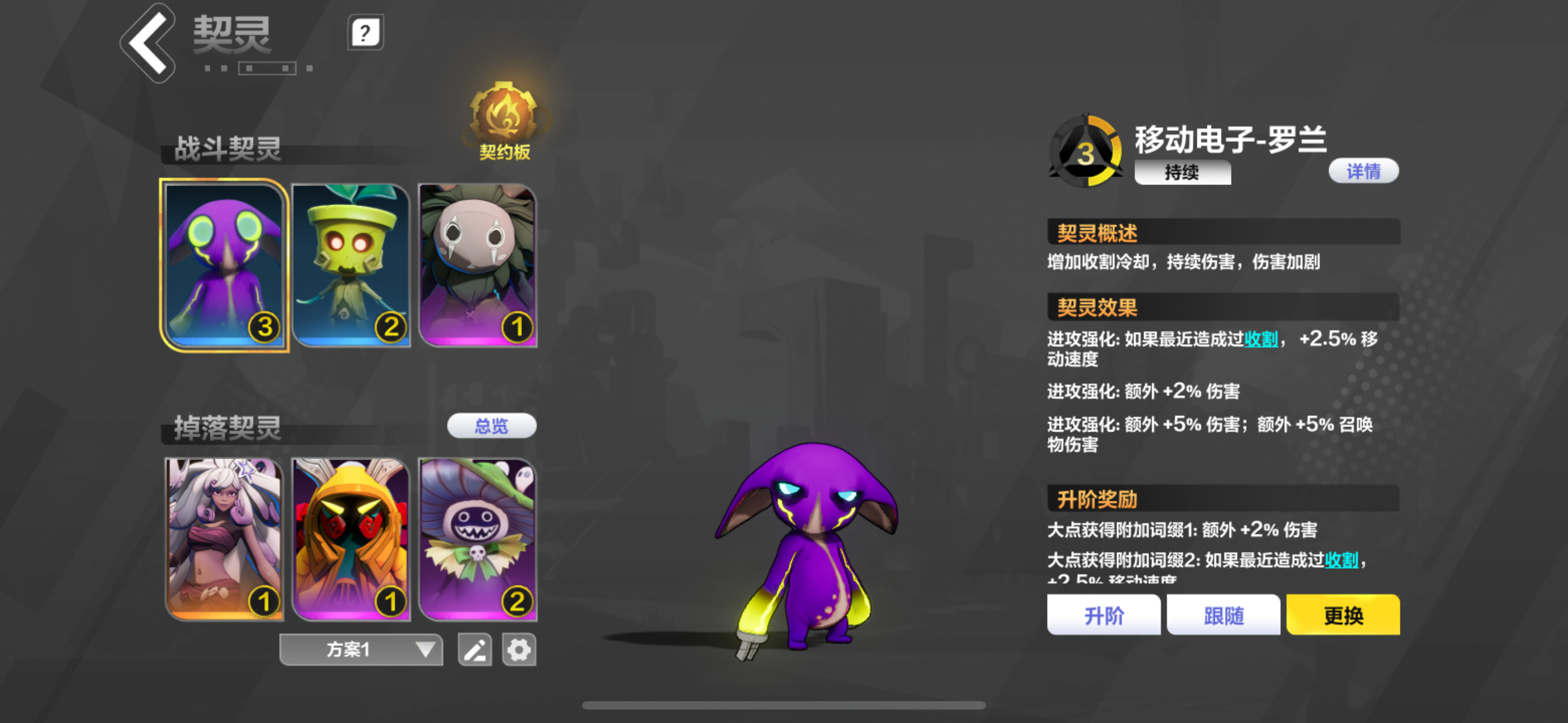Click the 升阶 upgrade button

(1104, 615)
